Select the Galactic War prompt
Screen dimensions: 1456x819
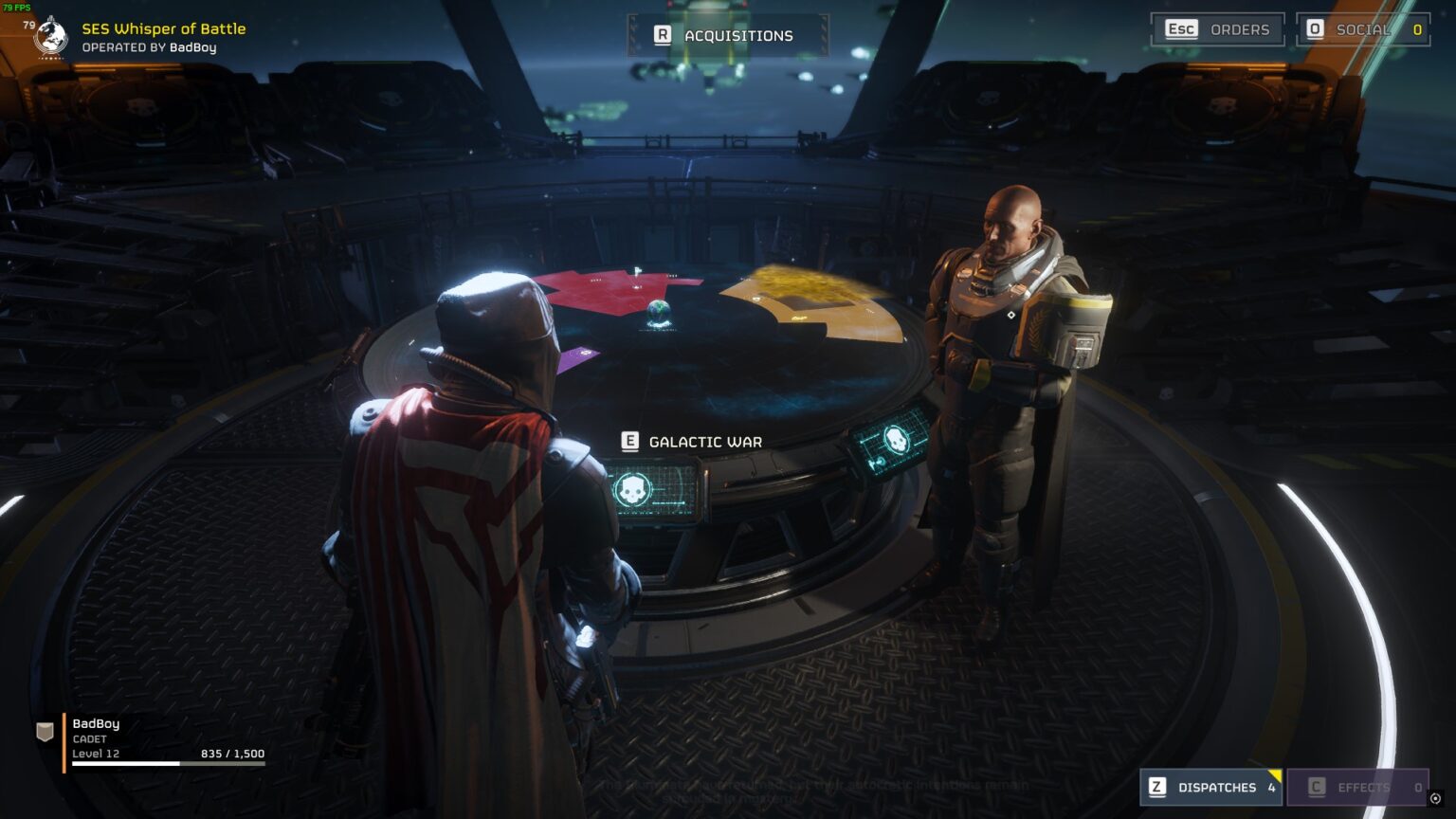[693, 442]
